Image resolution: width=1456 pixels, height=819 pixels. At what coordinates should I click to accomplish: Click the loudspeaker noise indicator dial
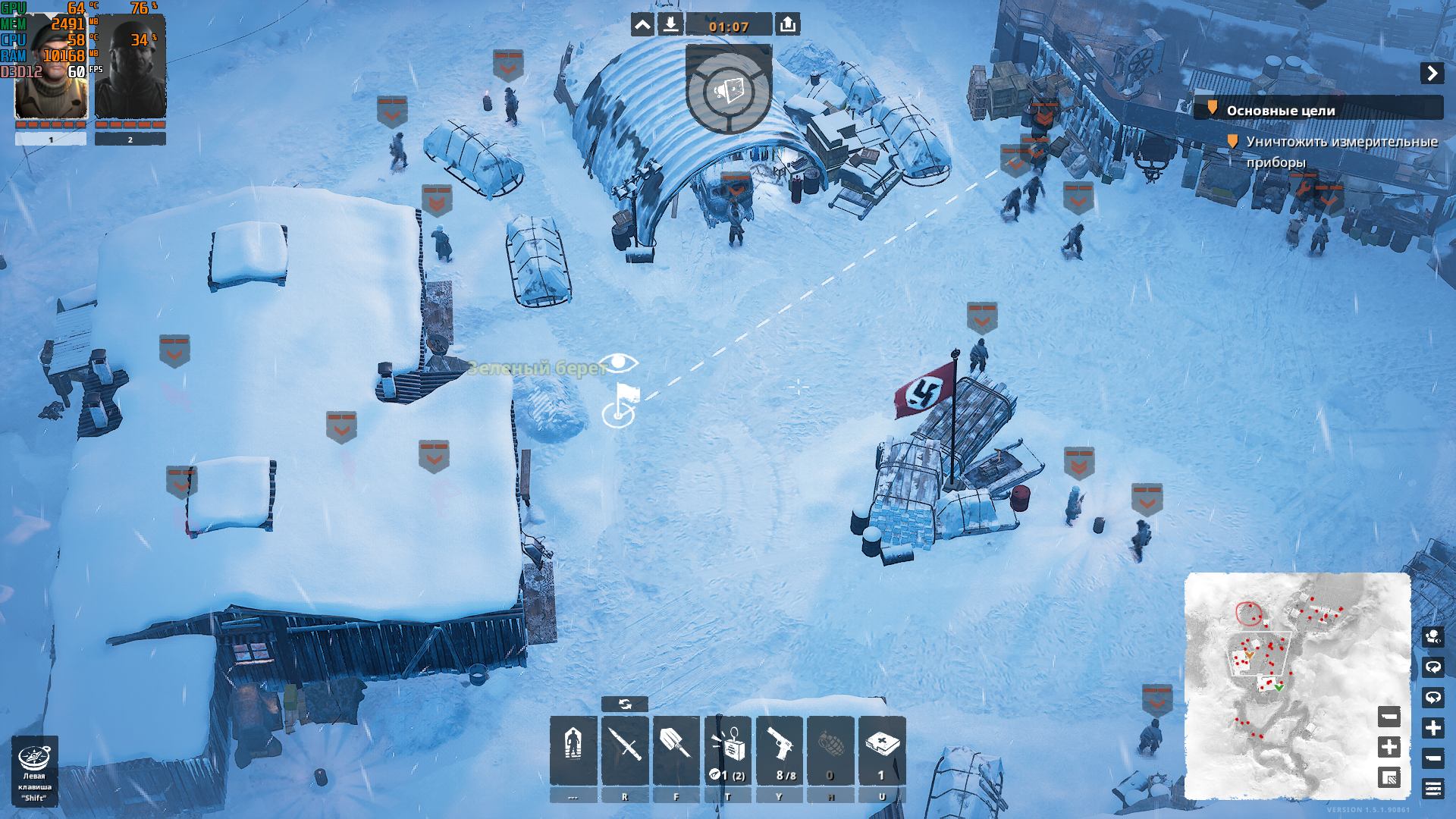click(728, 91)
